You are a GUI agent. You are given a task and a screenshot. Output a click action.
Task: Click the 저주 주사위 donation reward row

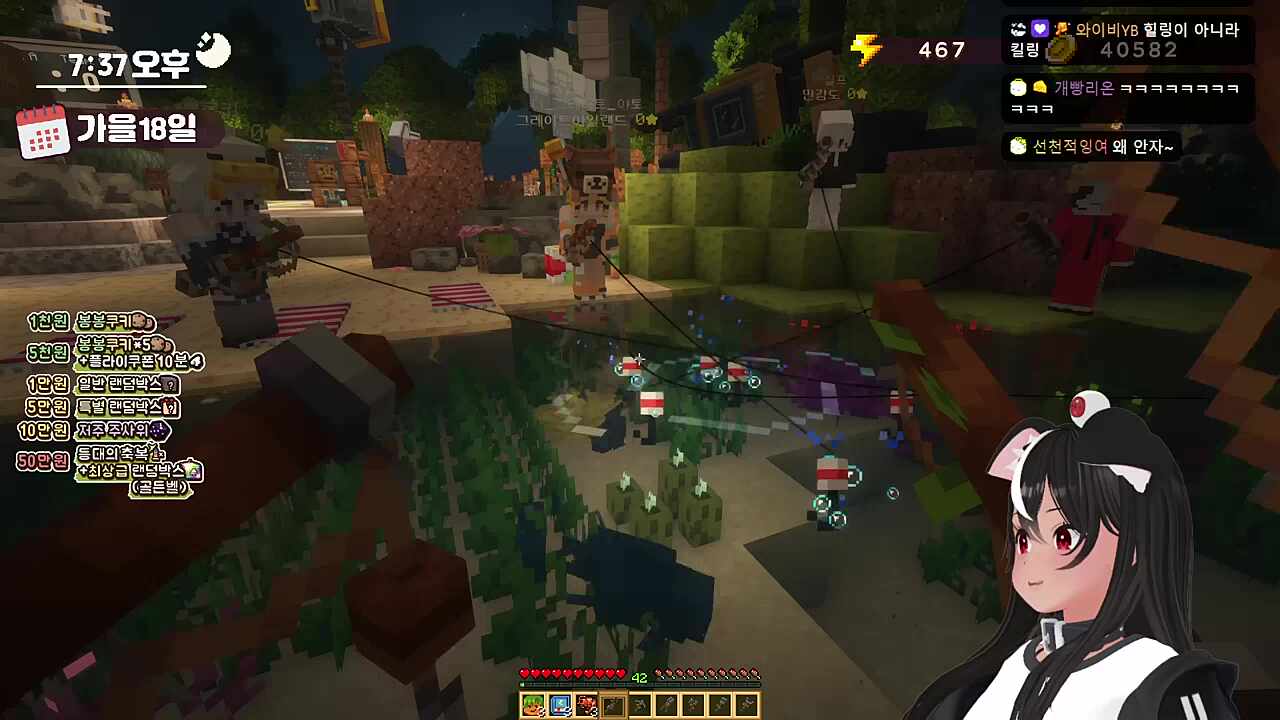(x=96, y=431)
